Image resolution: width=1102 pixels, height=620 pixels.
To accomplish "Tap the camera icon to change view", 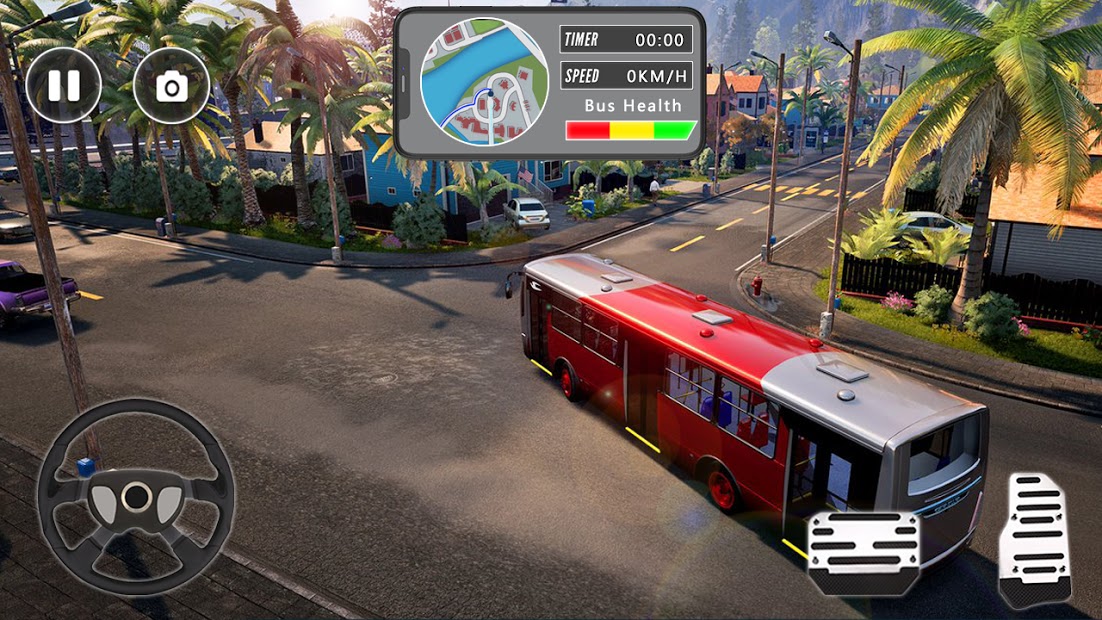I will [171, 87].
